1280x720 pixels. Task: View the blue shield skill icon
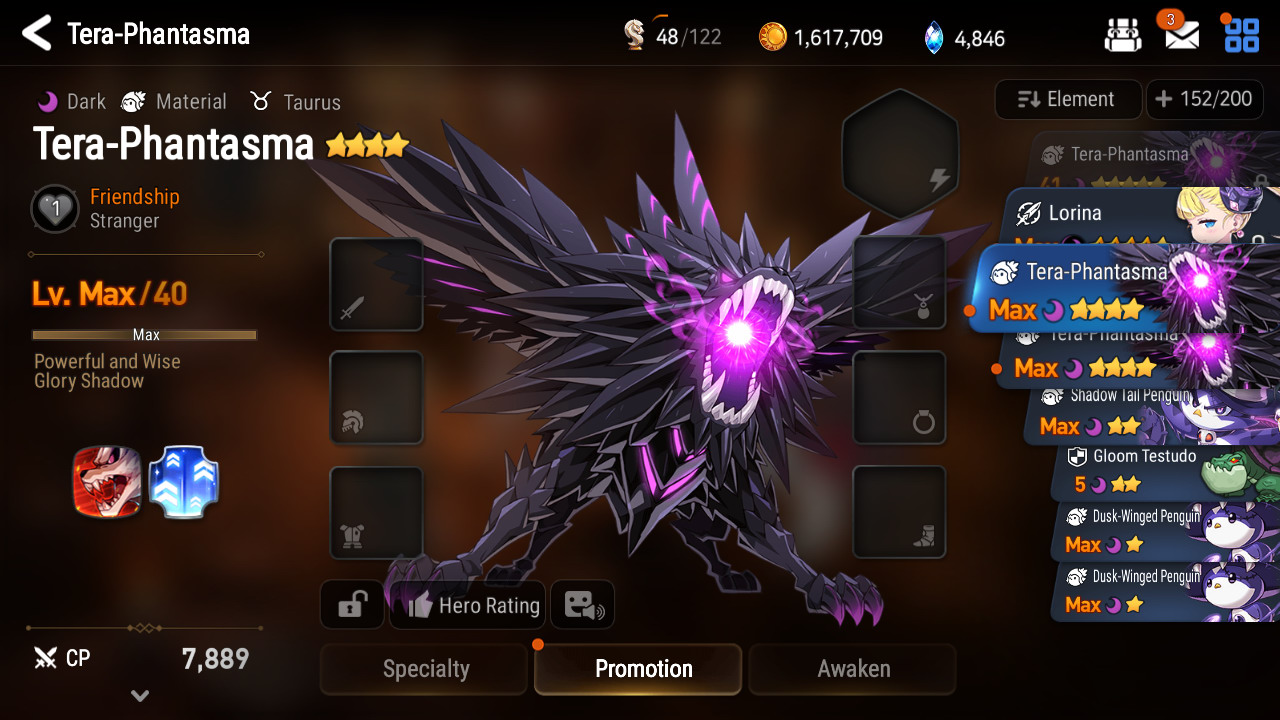[x=184, y=482]
